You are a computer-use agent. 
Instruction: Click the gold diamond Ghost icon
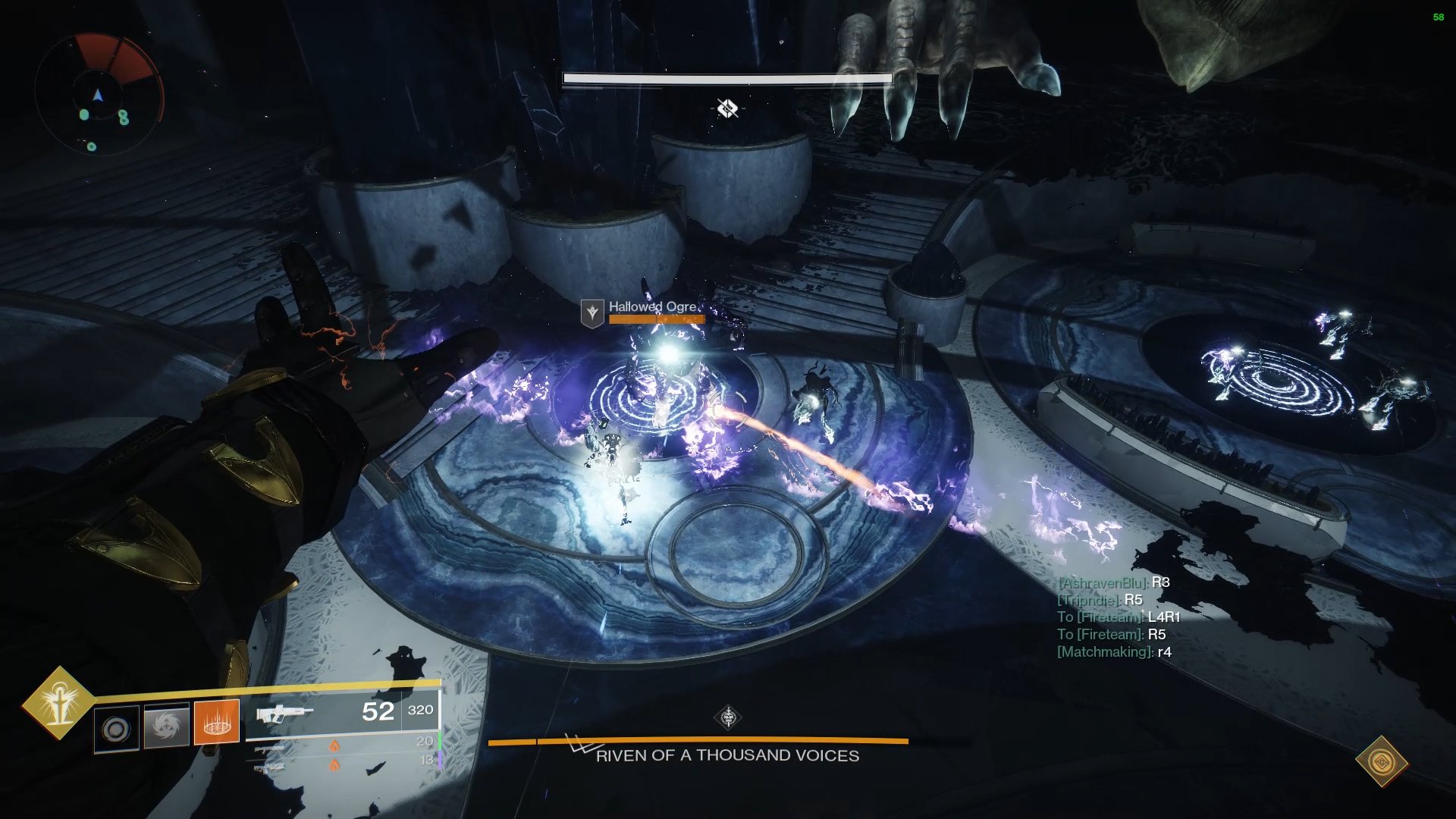pos(1381,761)
